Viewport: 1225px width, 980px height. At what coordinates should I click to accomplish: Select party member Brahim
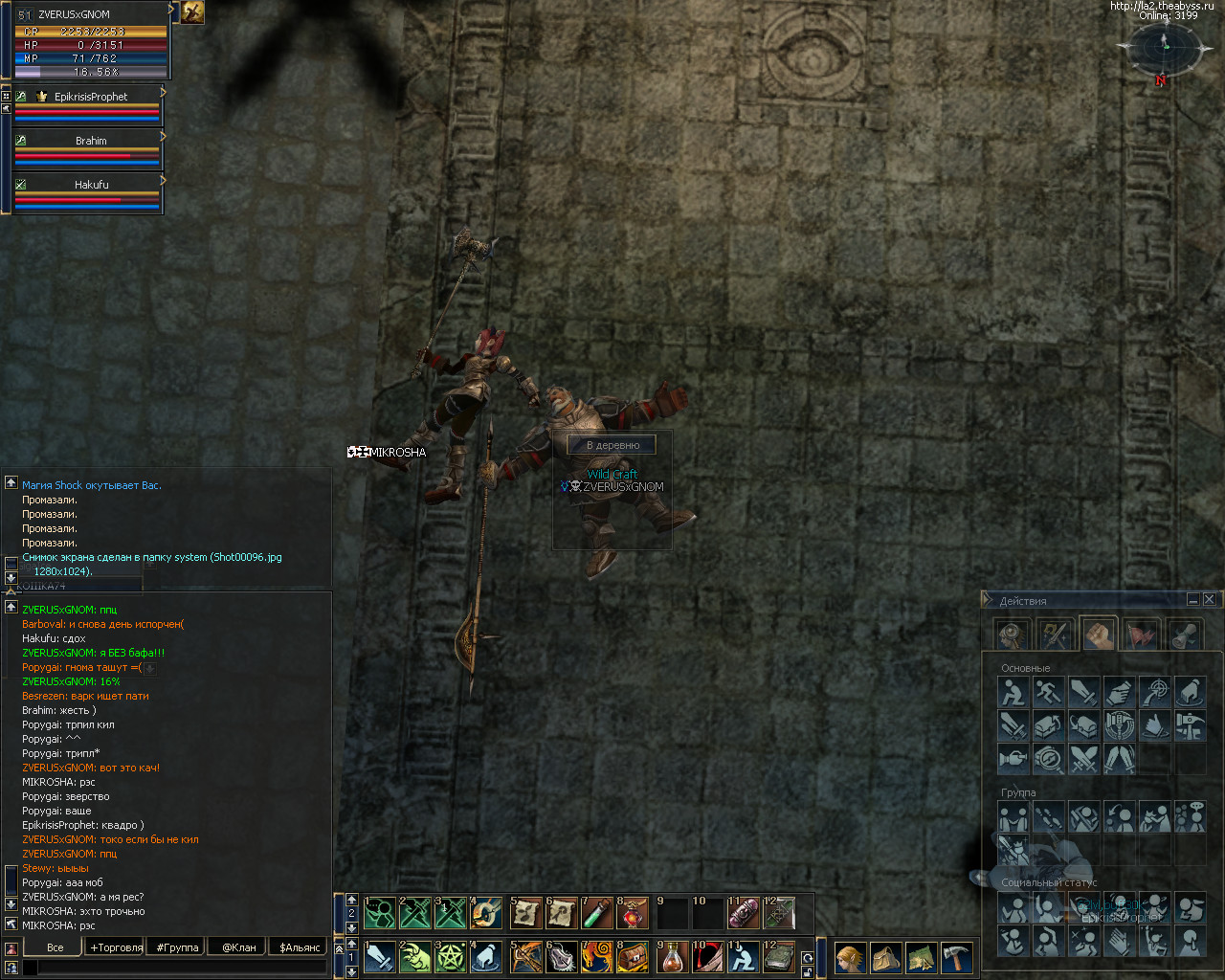(90, 142)
